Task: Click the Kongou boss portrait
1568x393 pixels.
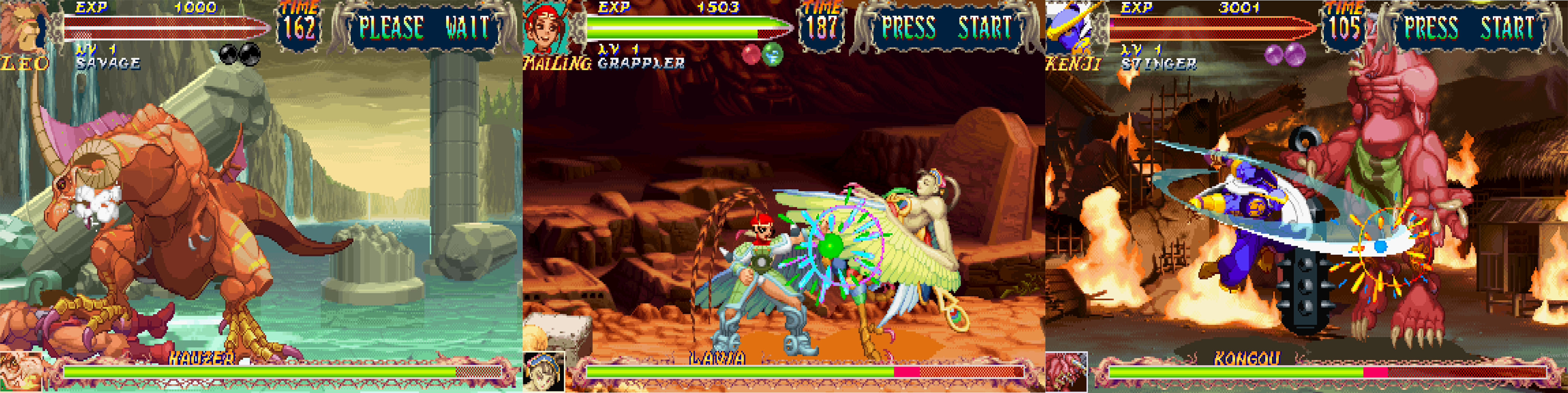Action: coord(1067,372)
